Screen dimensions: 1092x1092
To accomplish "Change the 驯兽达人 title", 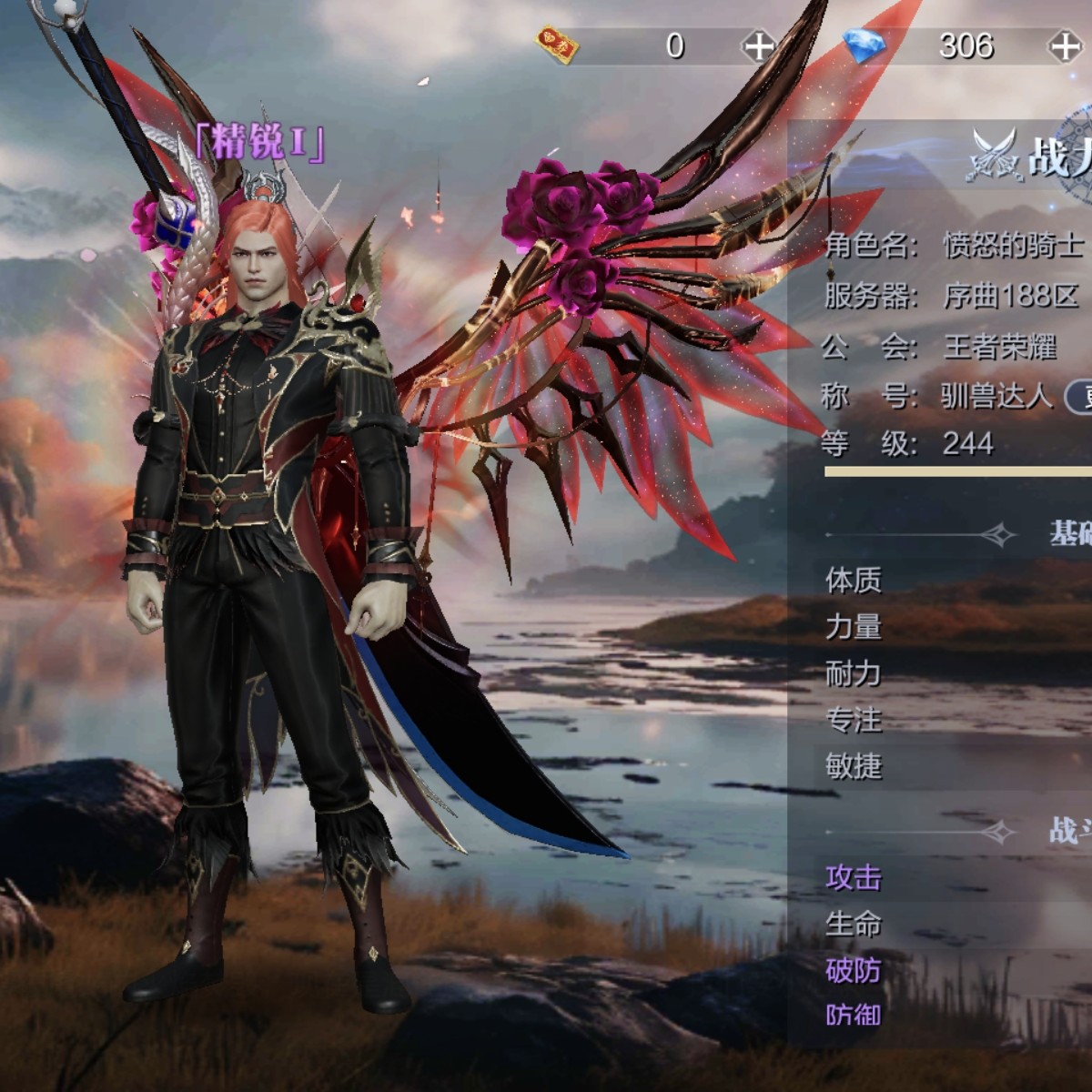I will click(x=1079, y=397).
